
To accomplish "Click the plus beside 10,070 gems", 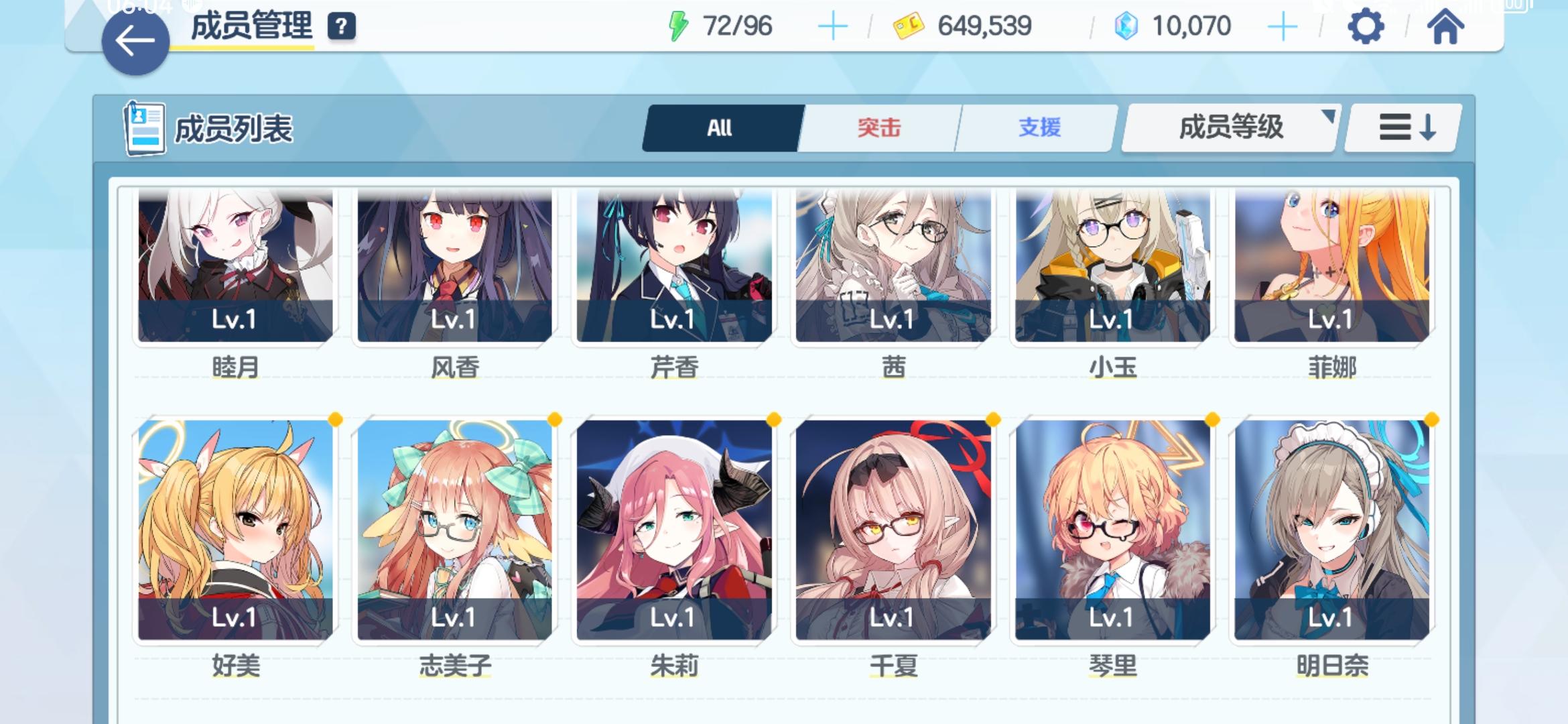I will tap(1284, 25).
